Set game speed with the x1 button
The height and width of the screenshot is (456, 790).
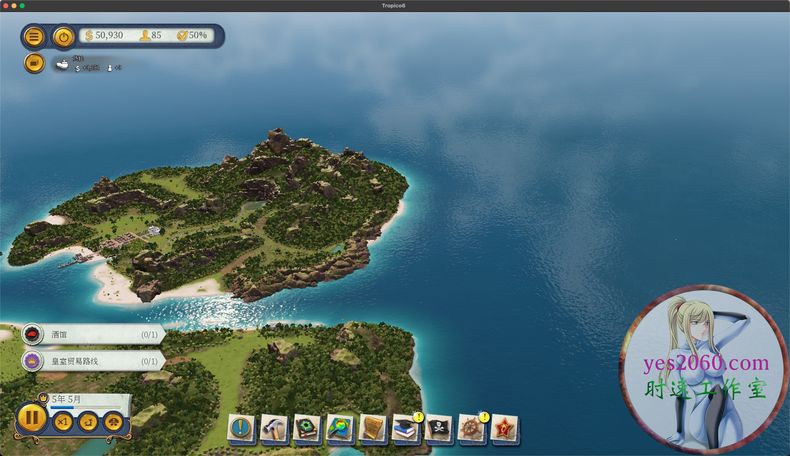coord(63,421)
